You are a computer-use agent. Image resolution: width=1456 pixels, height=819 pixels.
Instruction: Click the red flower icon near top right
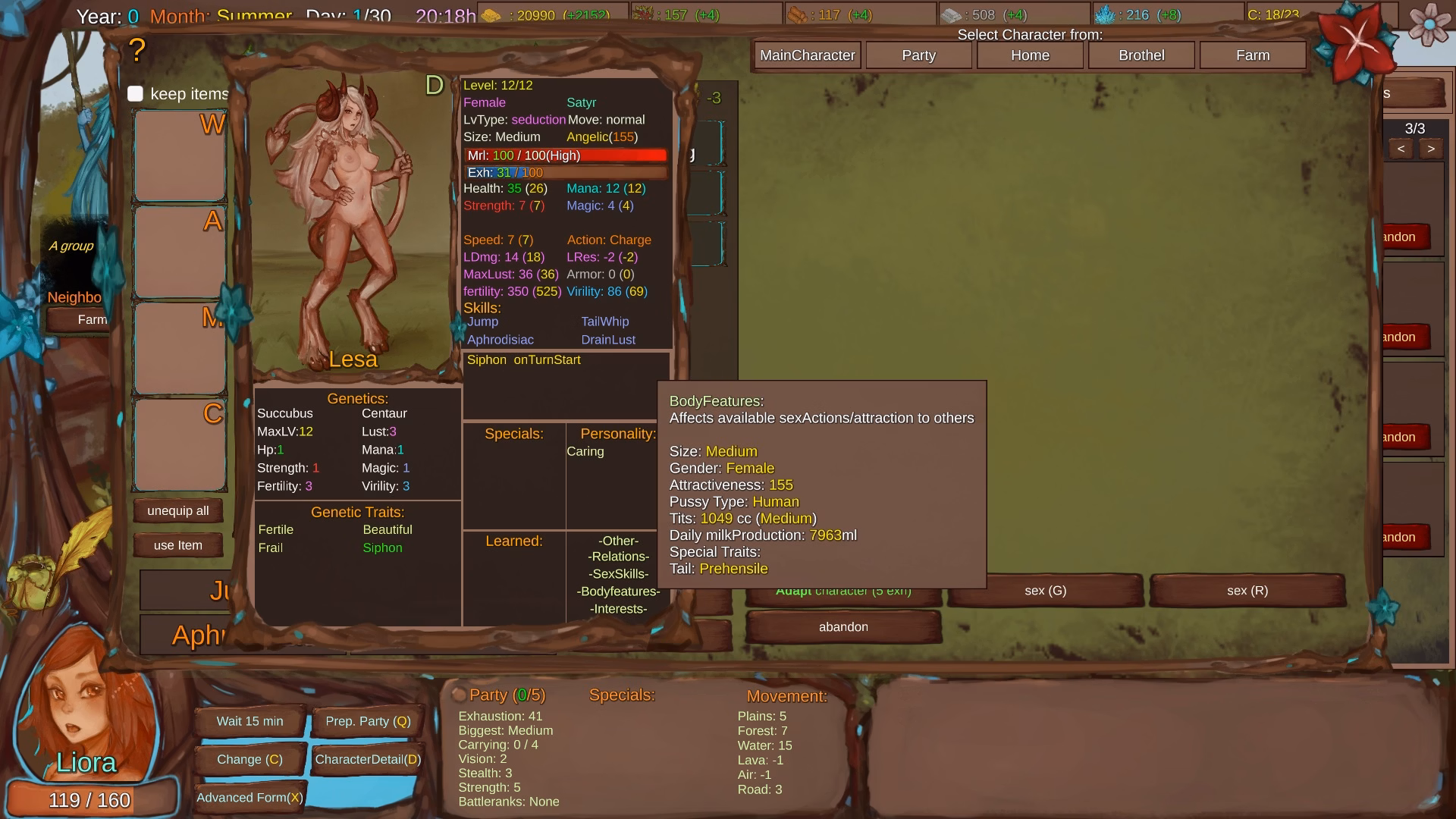click(1358, 42)
